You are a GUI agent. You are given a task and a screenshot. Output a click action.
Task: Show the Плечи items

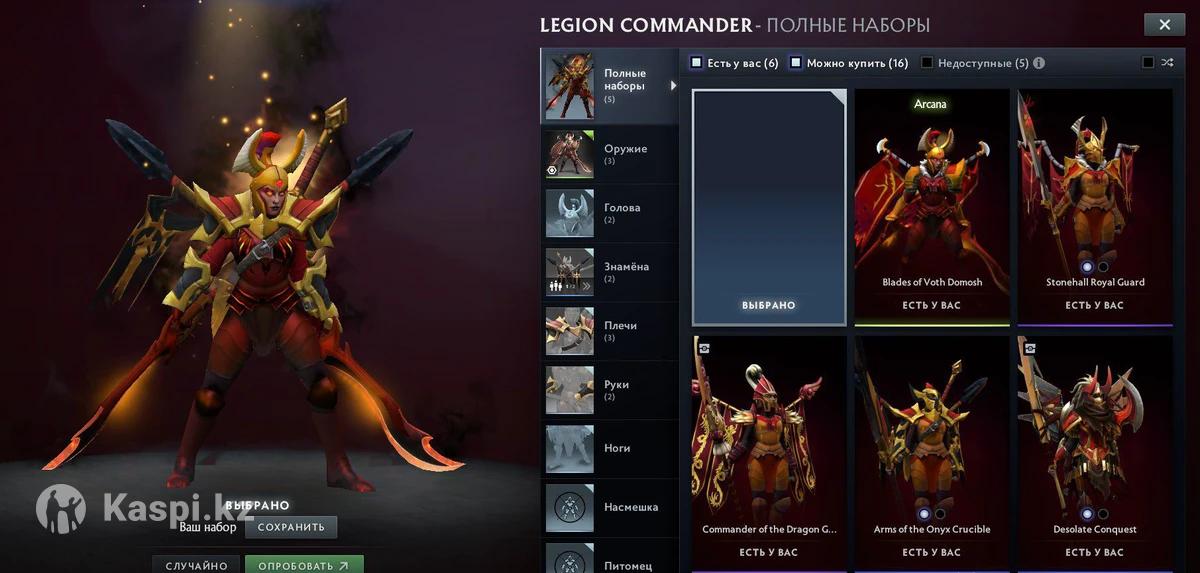[609, 331]
